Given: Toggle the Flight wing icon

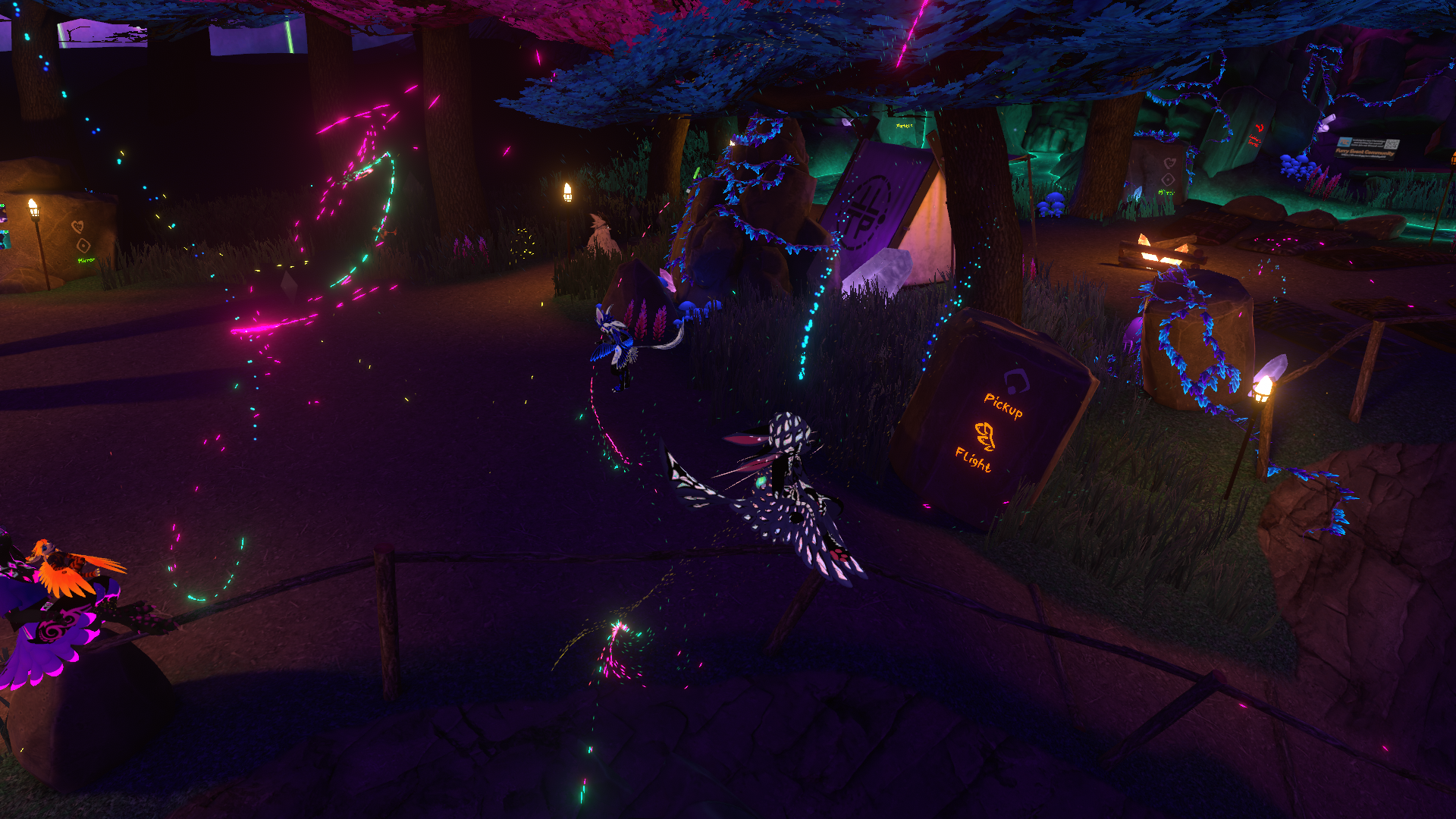Looking at the screenshot, I should 984,436.
